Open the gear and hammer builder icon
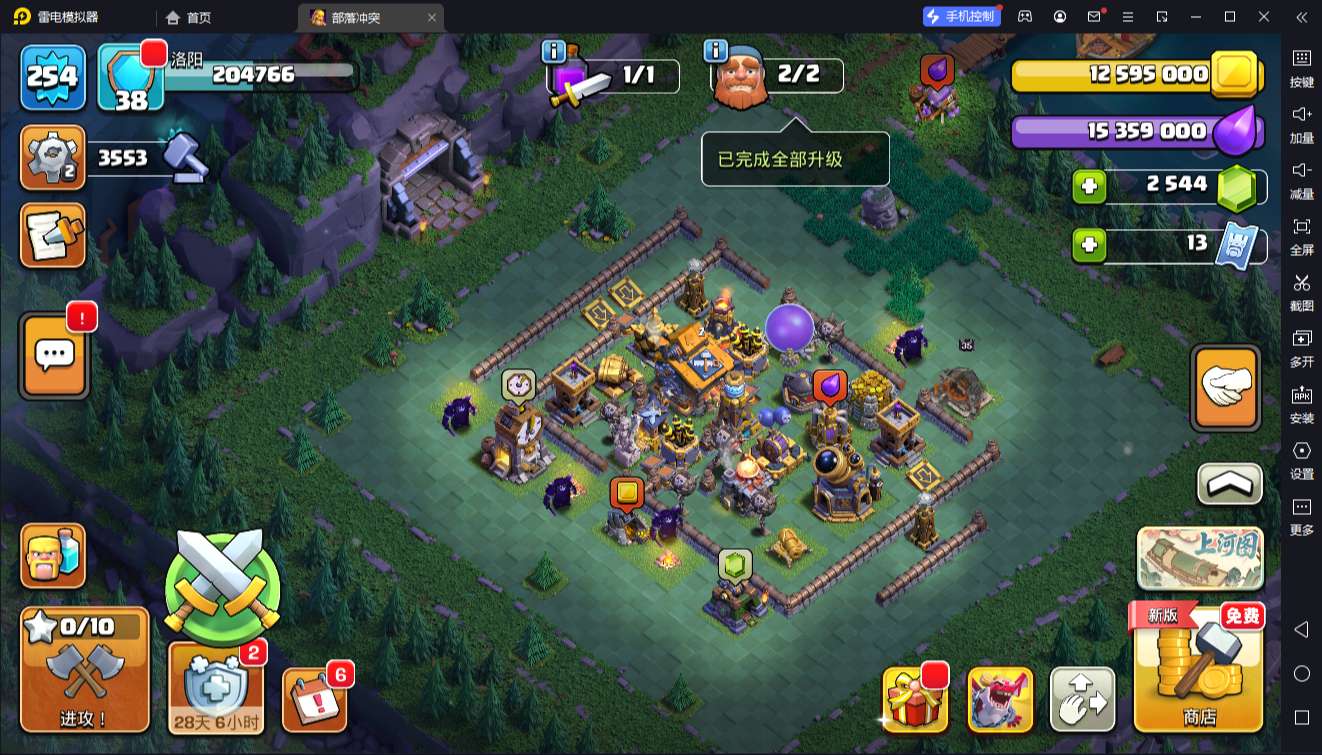1322x755 pixels. pyautogui.click(x=52, y=158)
